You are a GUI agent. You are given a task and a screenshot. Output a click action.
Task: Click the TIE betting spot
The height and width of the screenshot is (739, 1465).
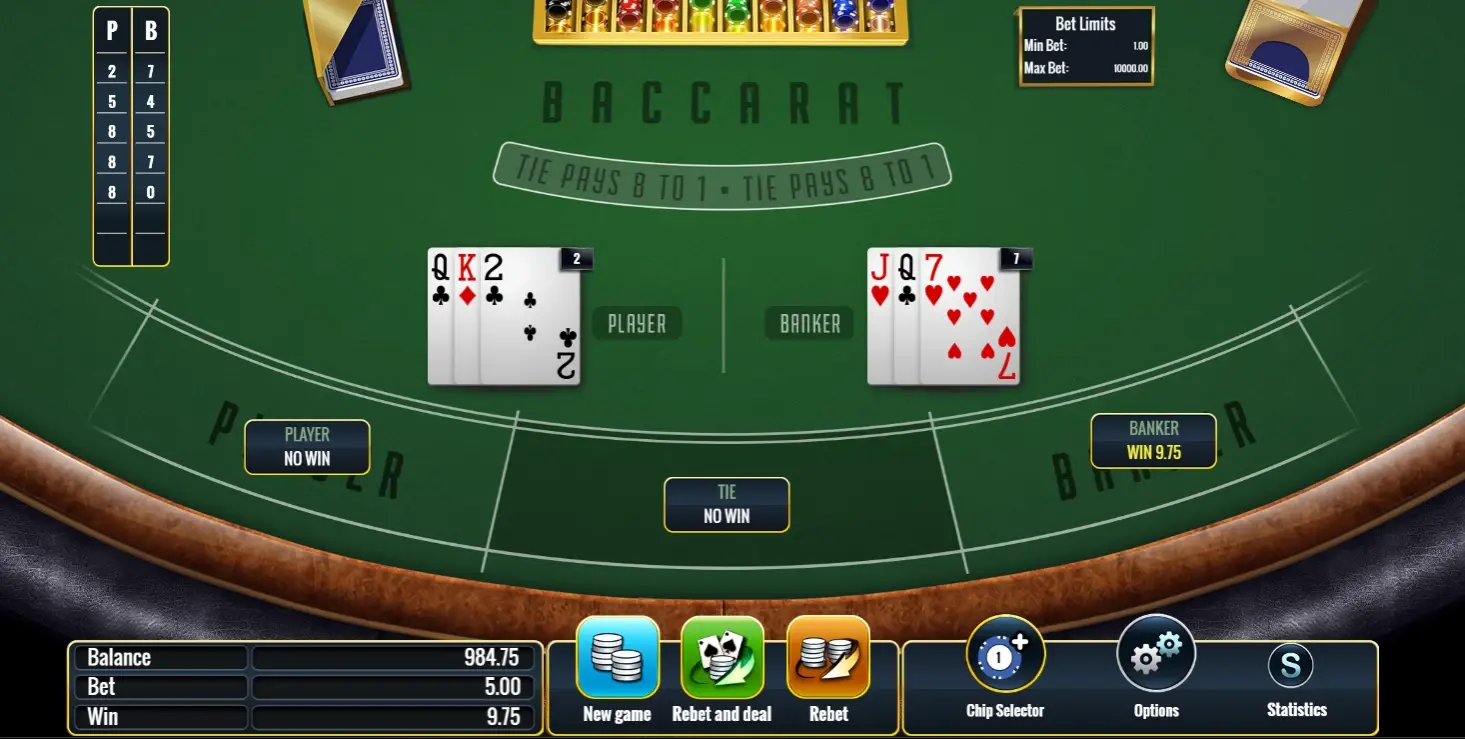726,505
